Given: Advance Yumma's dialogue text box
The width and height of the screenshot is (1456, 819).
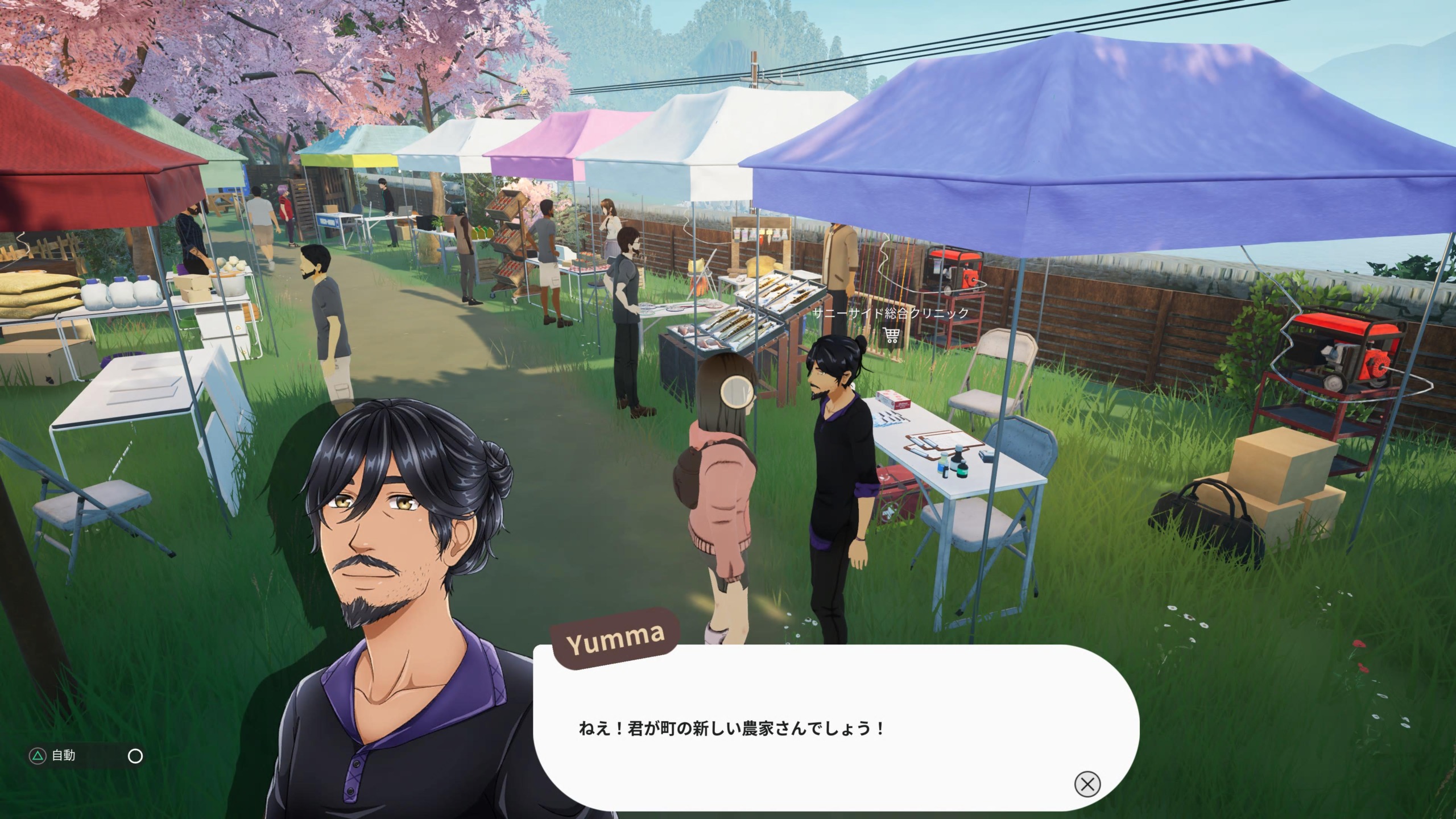Looking at the screenshot, I should click(1087, 784).
